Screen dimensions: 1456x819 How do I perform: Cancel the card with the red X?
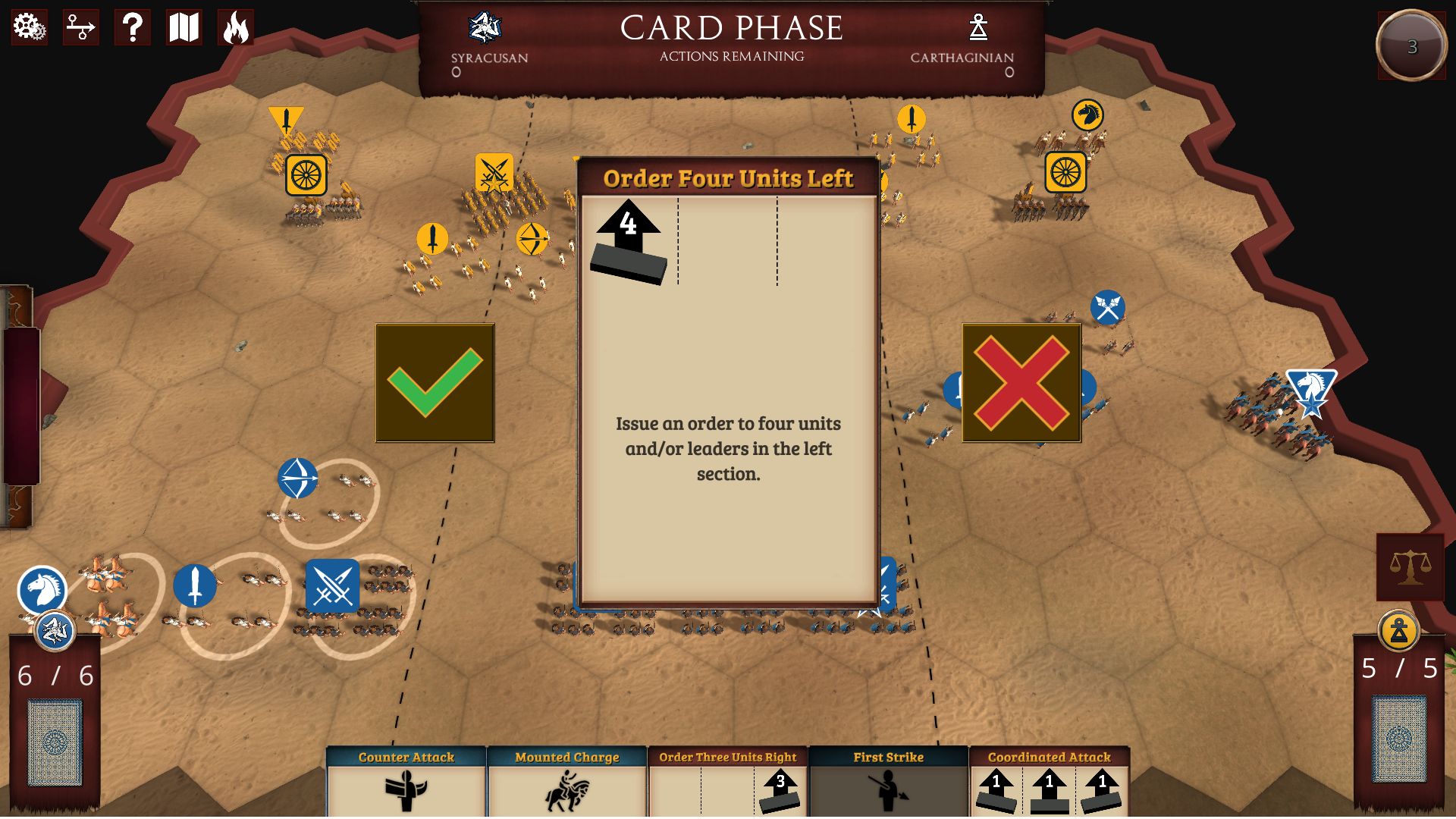[x=1021, y=383]
